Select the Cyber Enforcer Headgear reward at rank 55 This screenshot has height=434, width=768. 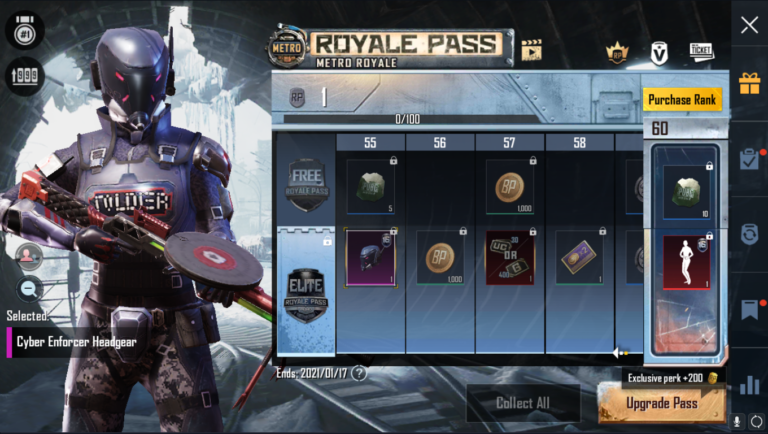tap(370, 257)
